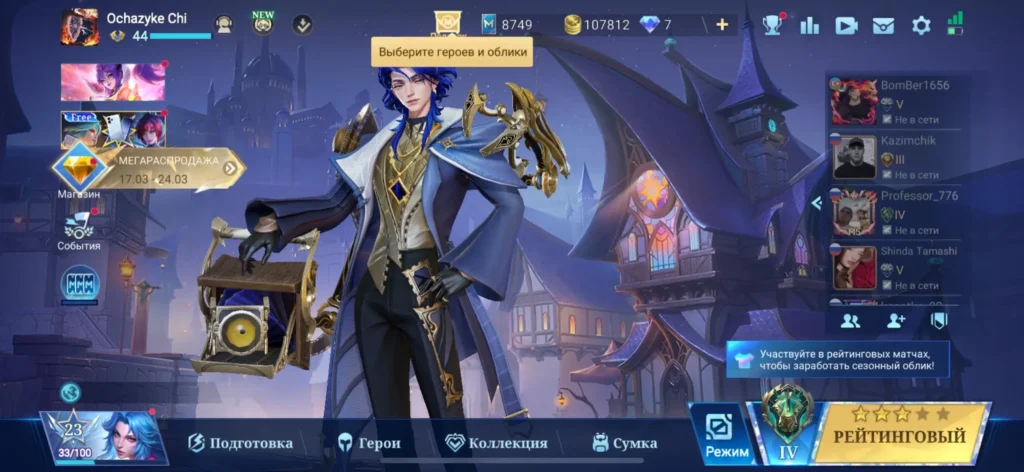The width and height of the screenshot is (1024, 472).
Task: Open the Герои heroes menu
Action: click(x=369, y=443)
